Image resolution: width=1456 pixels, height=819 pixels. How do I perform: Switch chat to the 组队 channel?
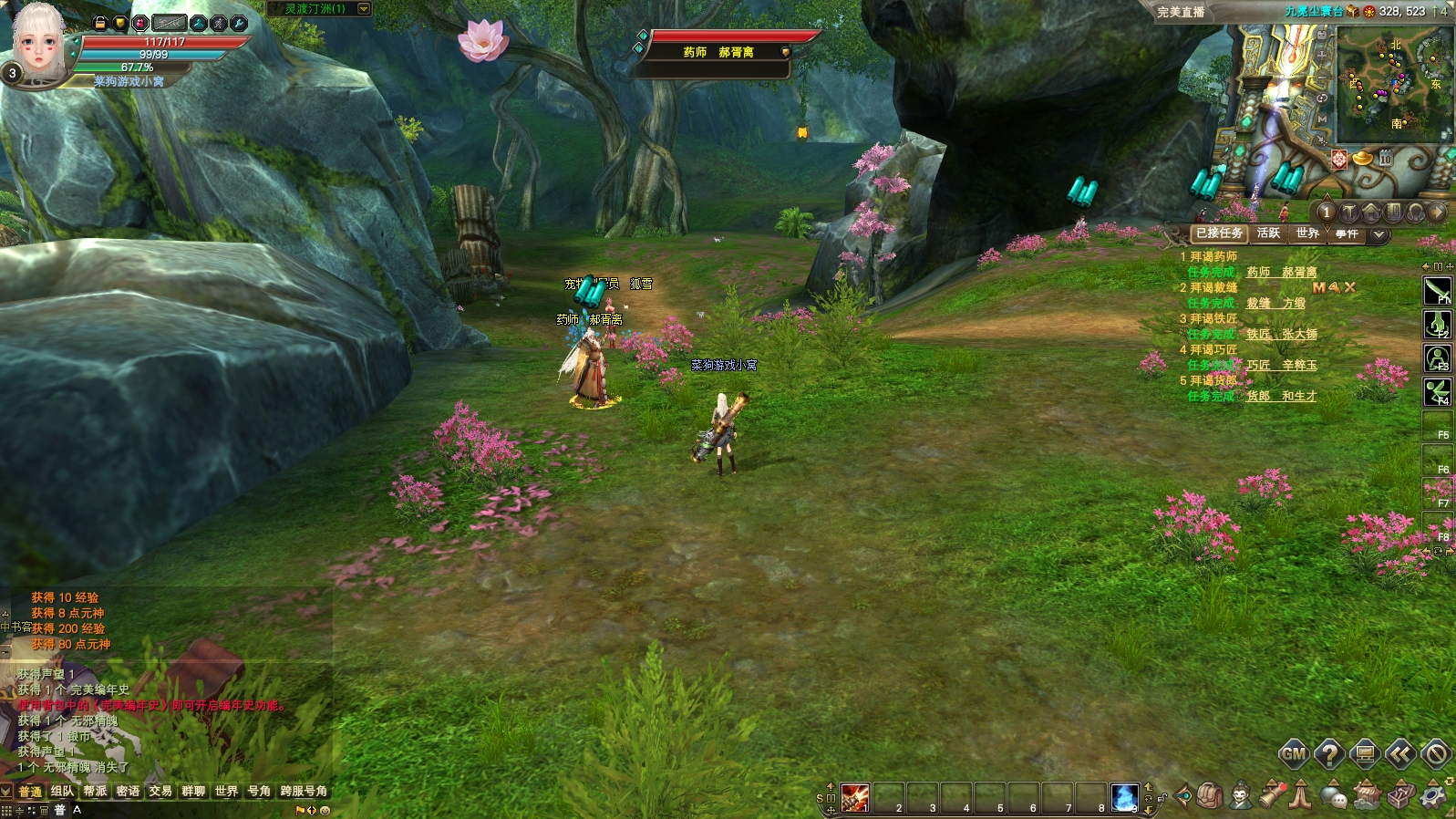[x=62, y=791]
